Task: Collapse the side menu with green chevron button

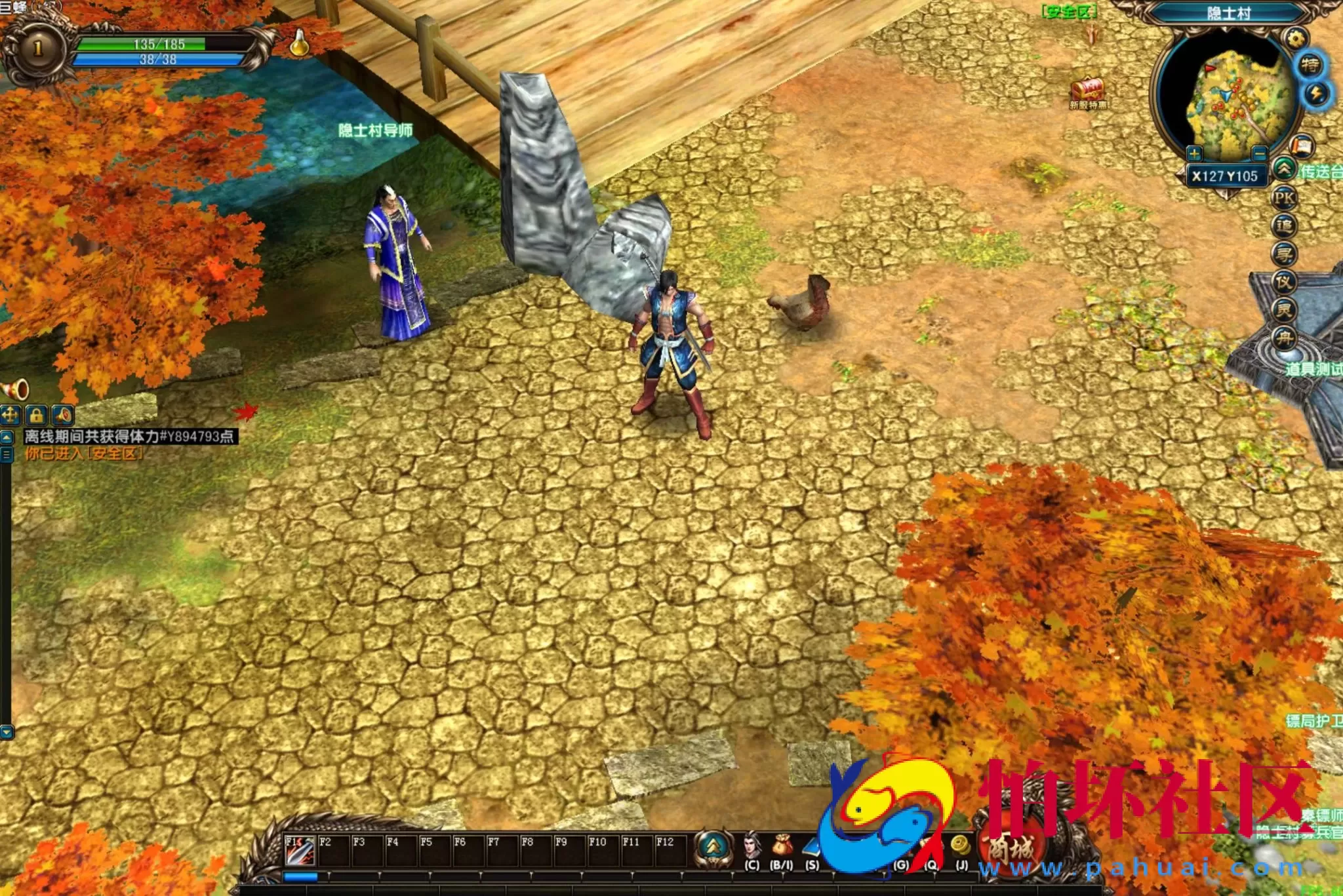Action: point(1284,170)
